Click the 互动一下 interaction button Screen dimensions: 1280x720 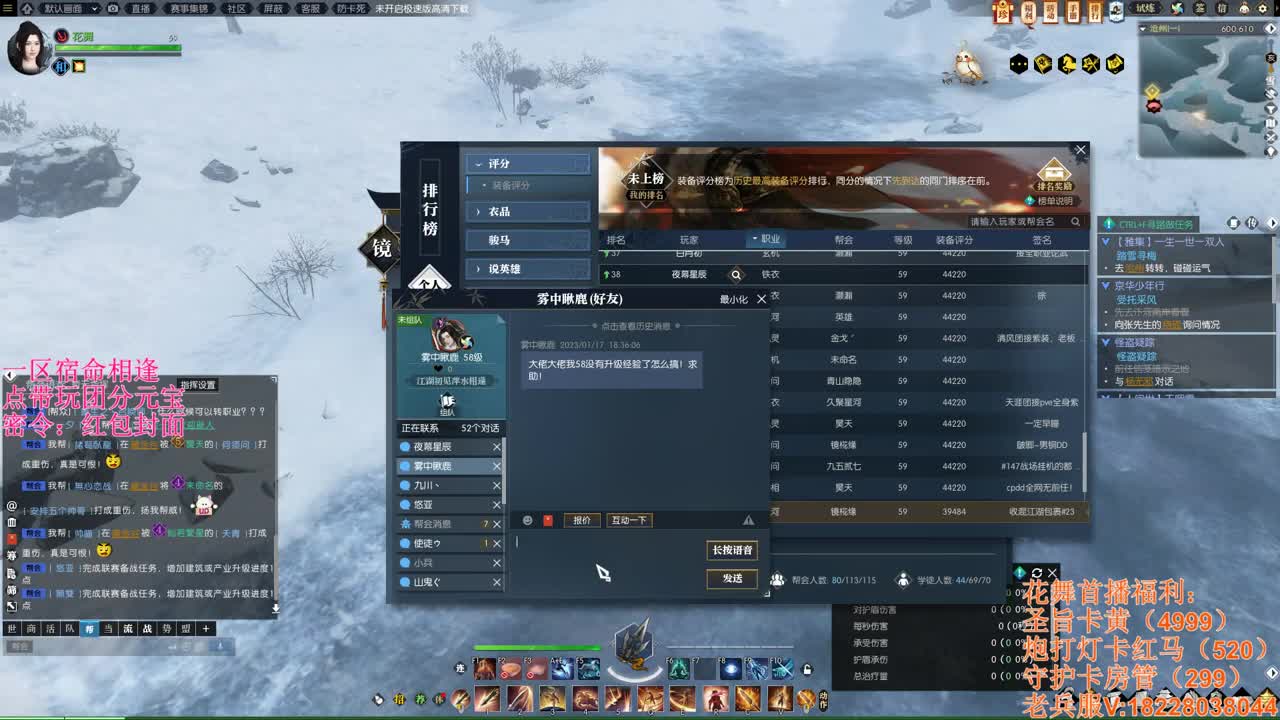tap(628, 520)
